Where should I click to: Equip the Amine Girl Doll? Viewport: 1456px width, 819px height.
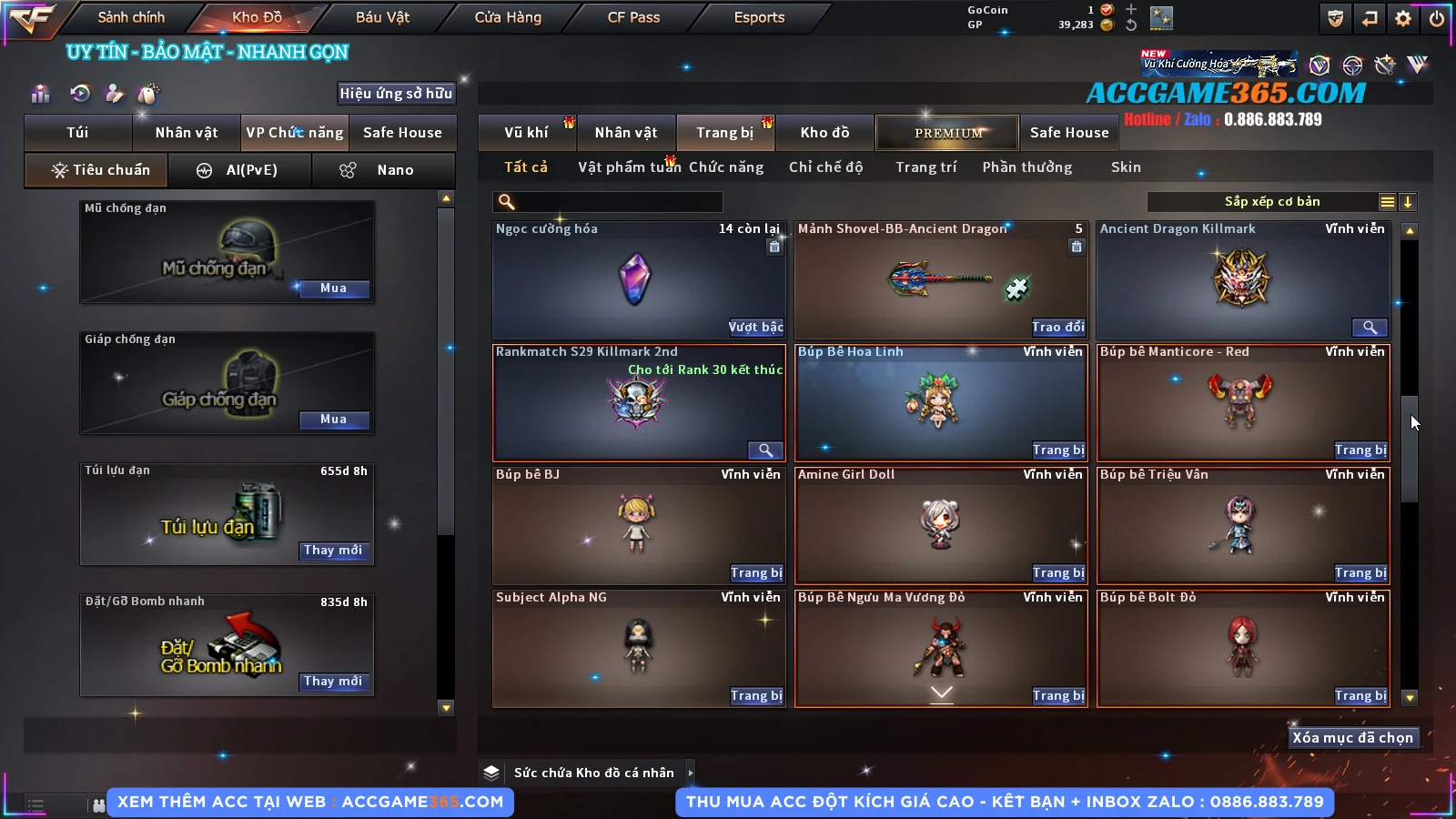point(1057,573)
